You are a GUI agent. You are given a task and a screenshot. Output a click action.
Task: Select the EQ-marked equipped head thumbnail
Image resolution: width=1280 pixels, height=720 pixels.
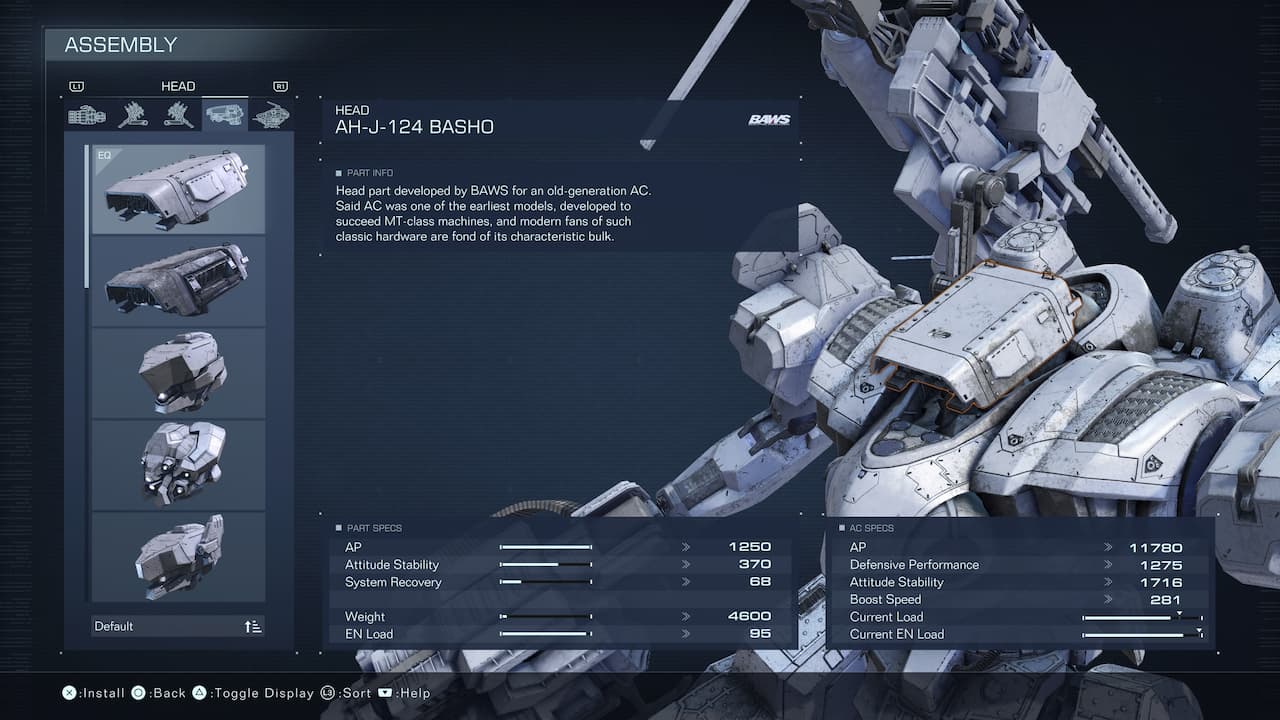click(x=178, y=190)
